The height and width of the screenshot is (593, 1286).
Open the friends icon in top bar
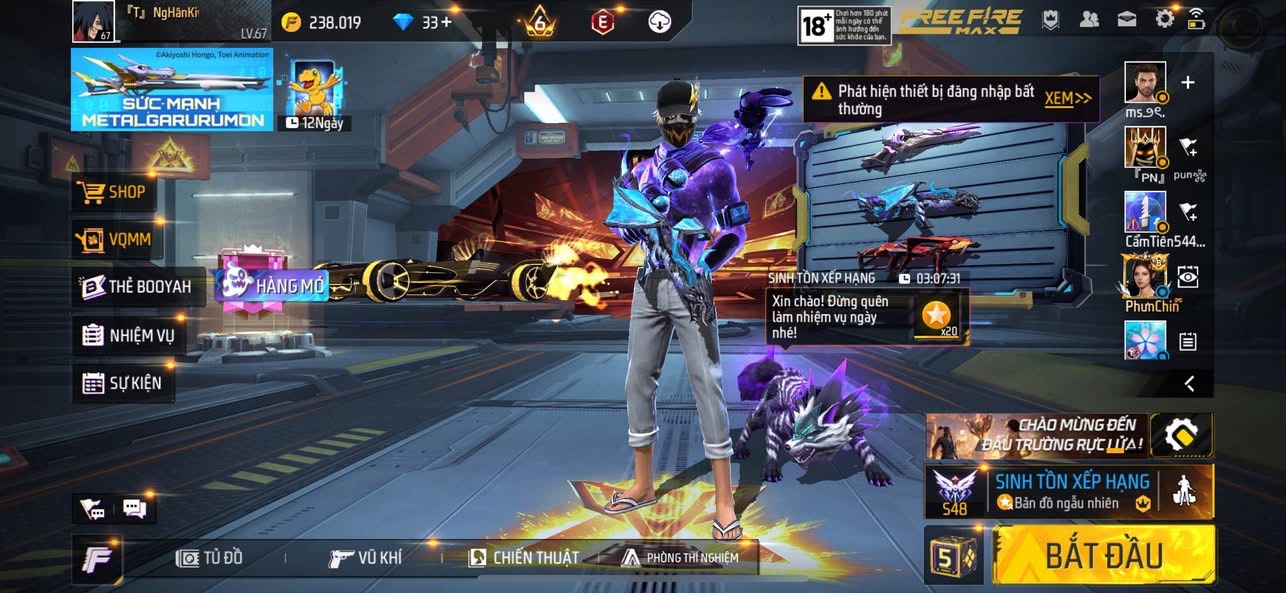coord(1089,19)
